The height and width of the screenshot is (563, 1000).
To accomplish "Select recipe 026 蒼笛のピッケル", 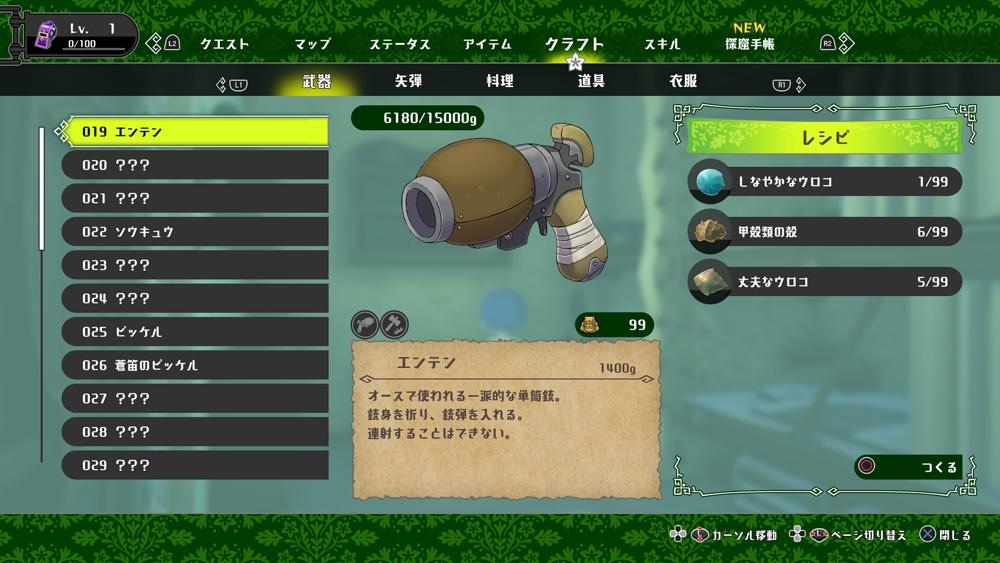I will (x=195, y=365).
